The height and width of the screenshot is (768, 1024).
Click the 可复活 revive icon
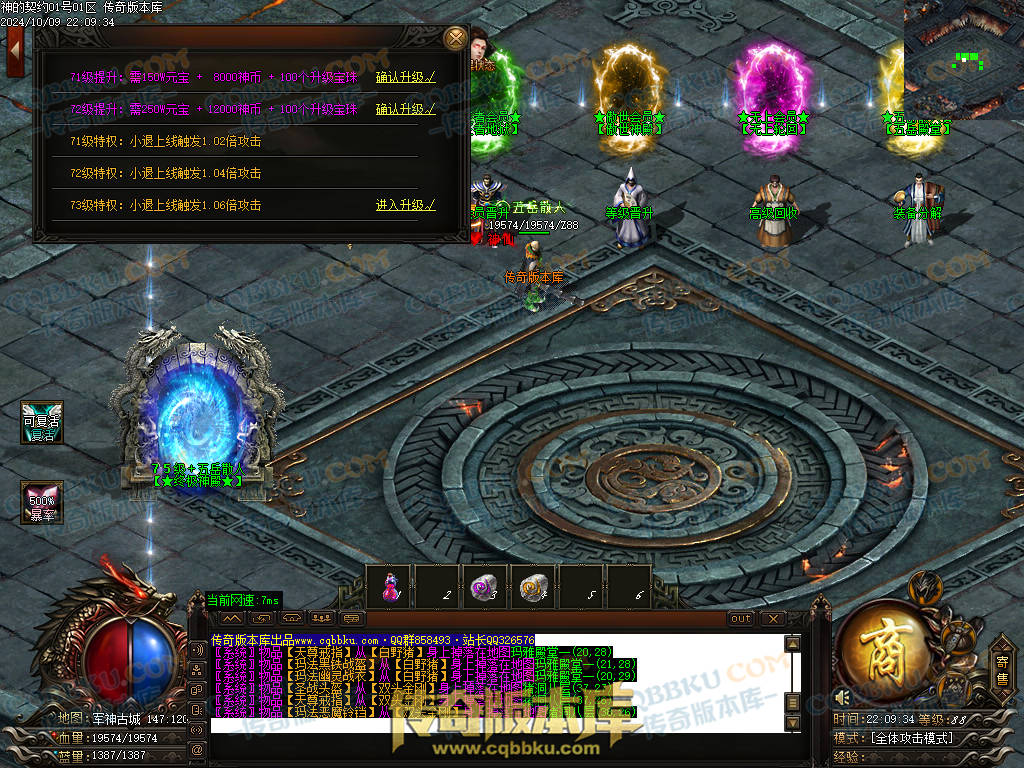tap(42, 423)
